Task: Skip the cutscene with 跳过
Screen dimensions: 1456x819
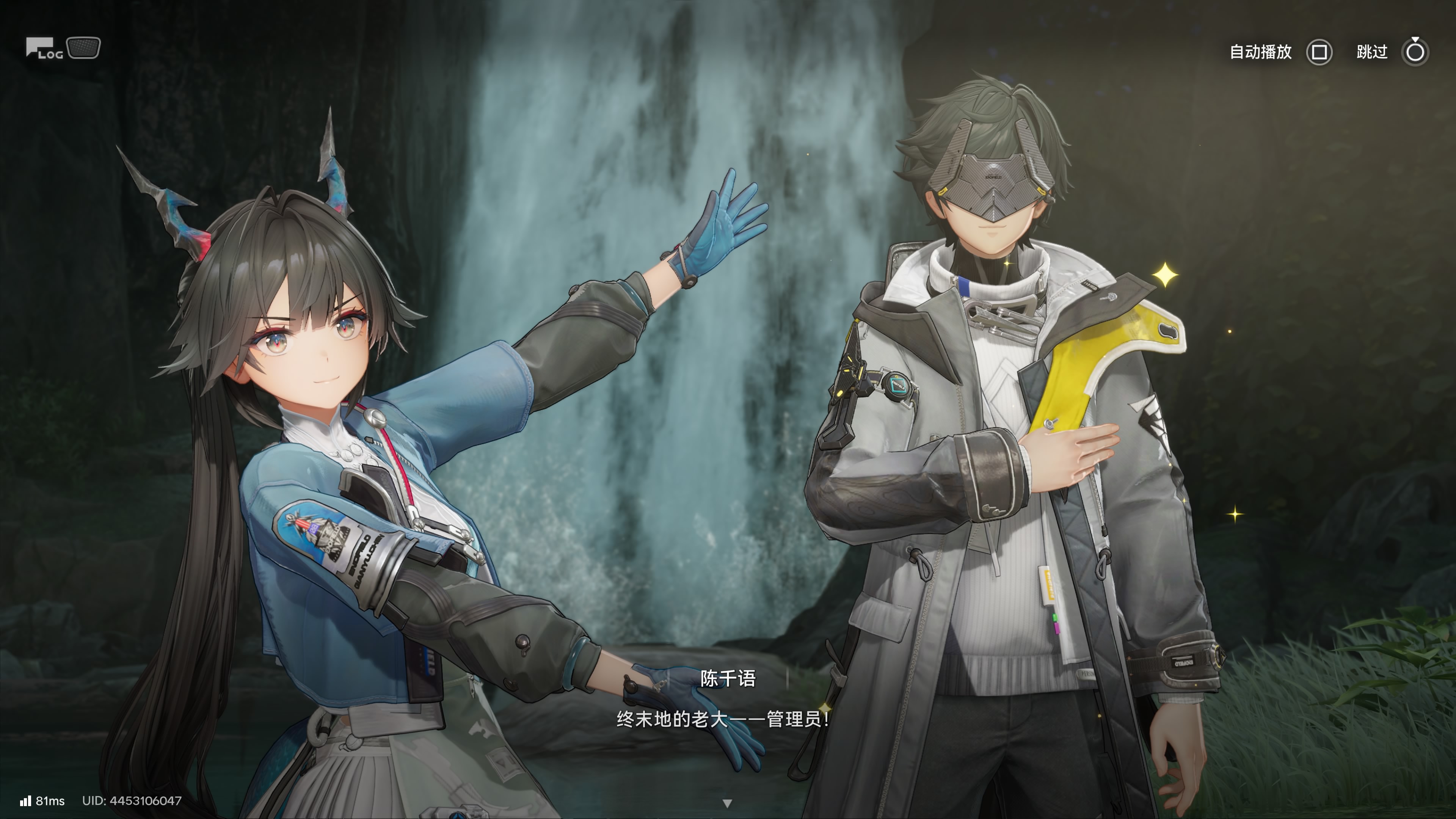Action: coord(1415,53)
